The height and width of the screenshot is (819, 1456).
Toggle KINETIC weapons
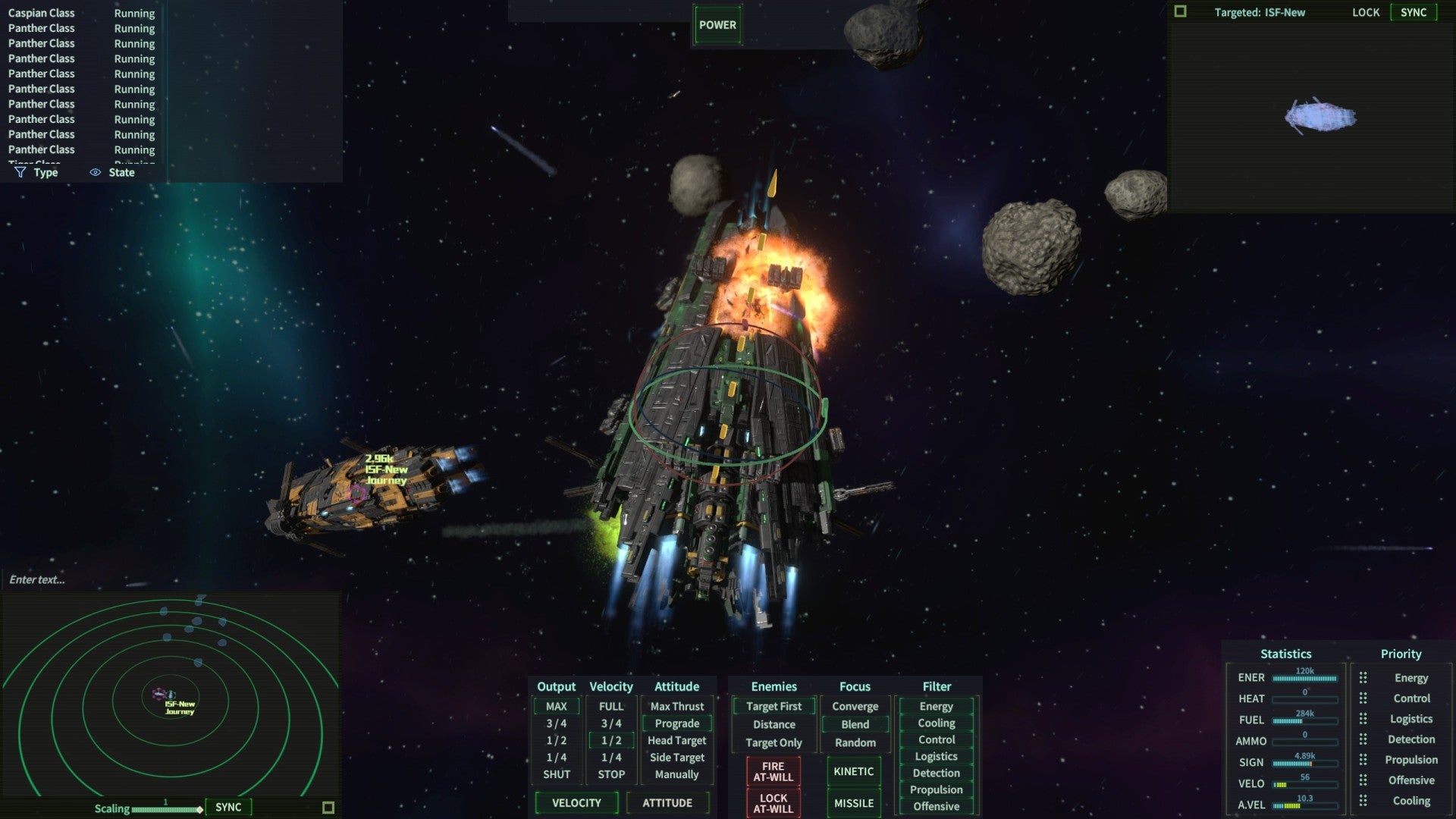click(853, 771)
